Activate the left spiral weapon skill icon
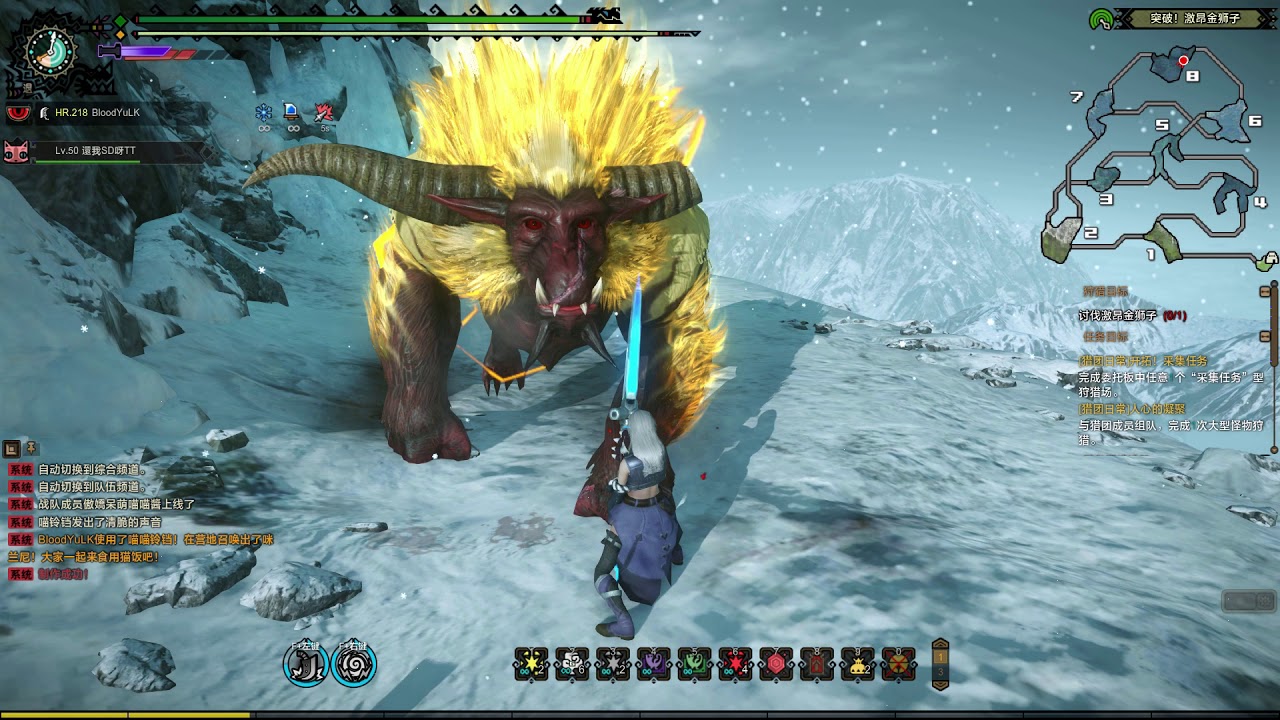 (306, 665)
